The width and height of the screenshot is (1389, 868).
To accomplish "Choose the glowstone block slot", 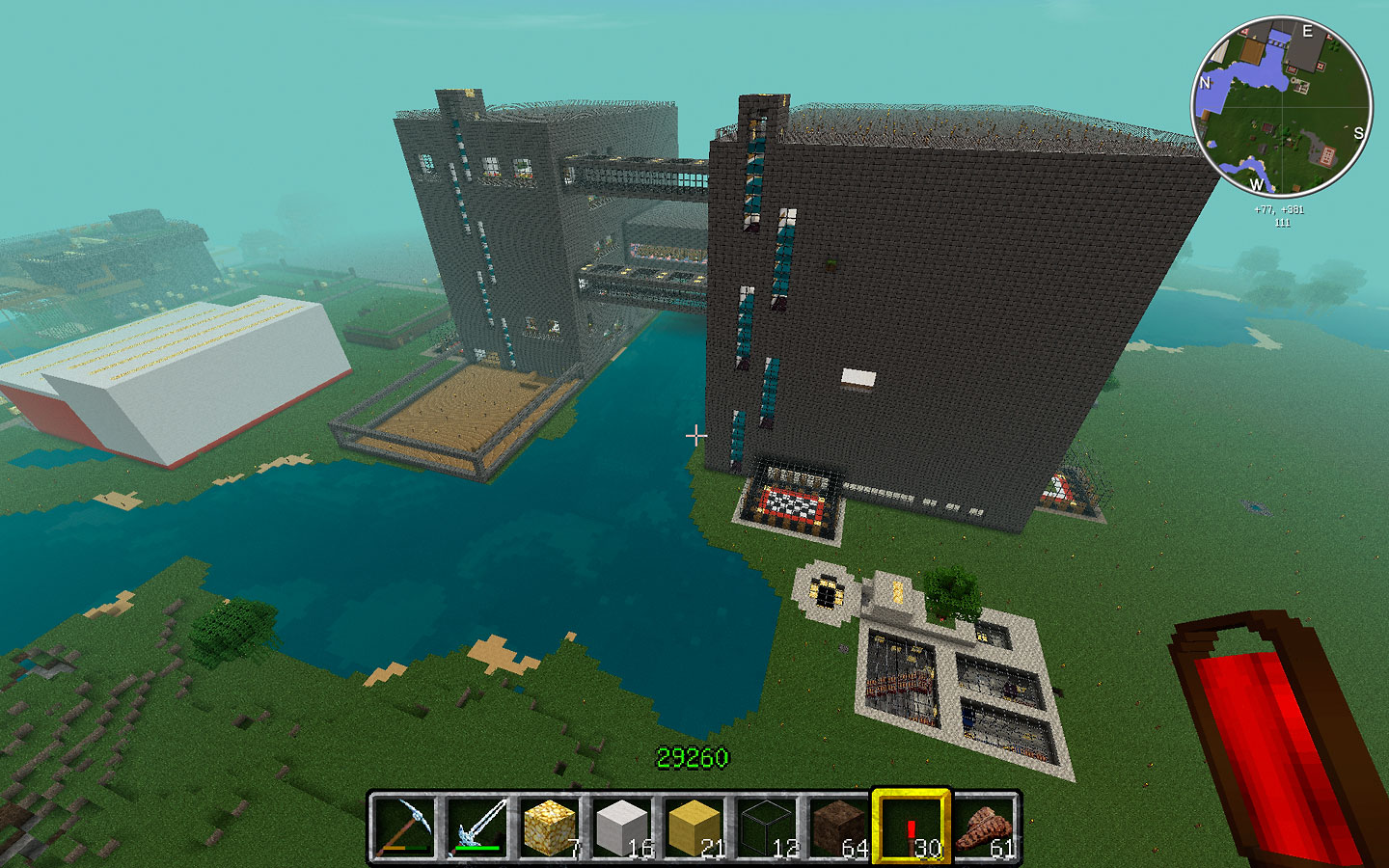I will [550, 827].
